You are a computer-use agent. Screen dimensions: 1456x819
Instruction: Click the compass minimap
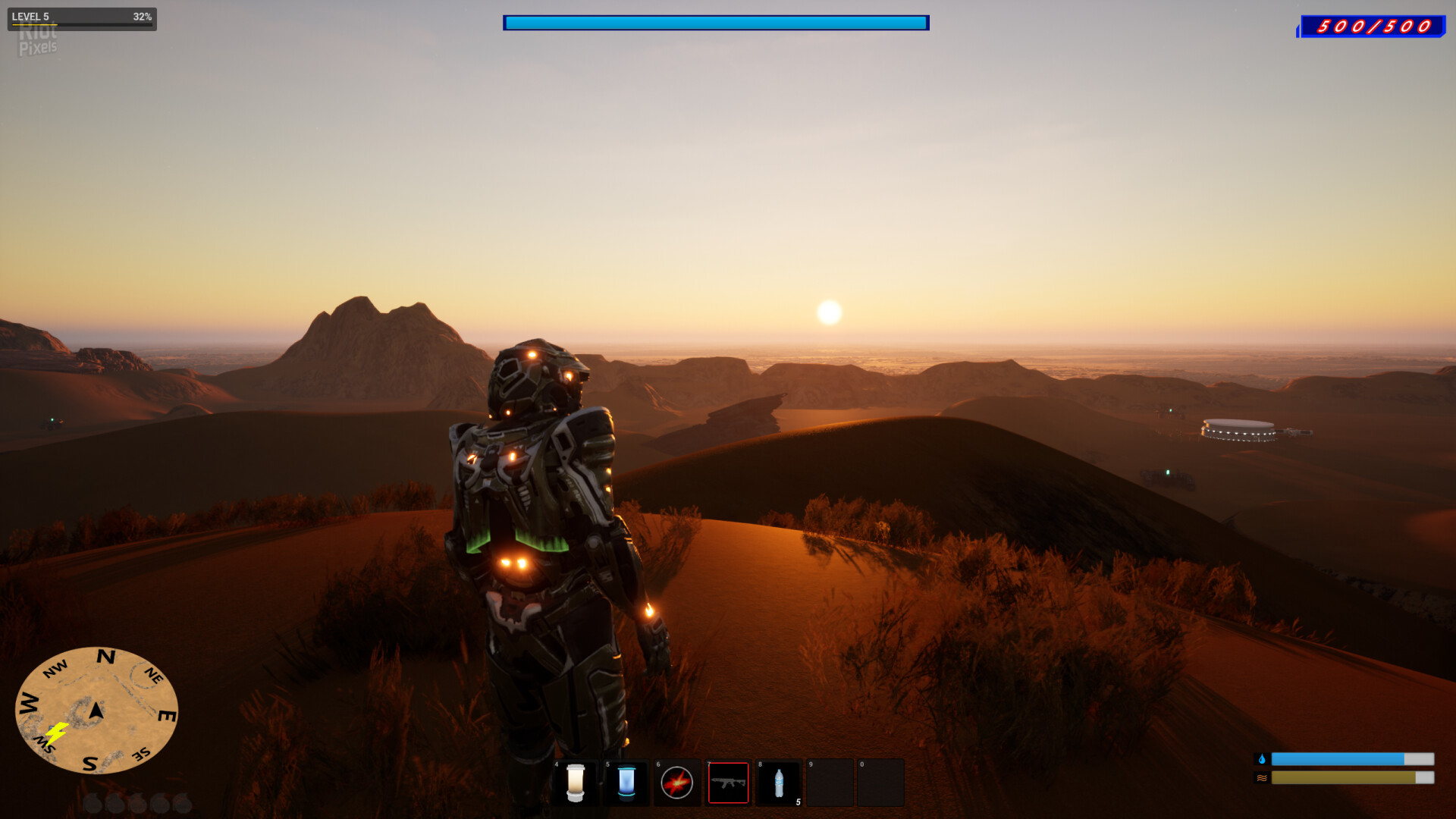point(96,710)
